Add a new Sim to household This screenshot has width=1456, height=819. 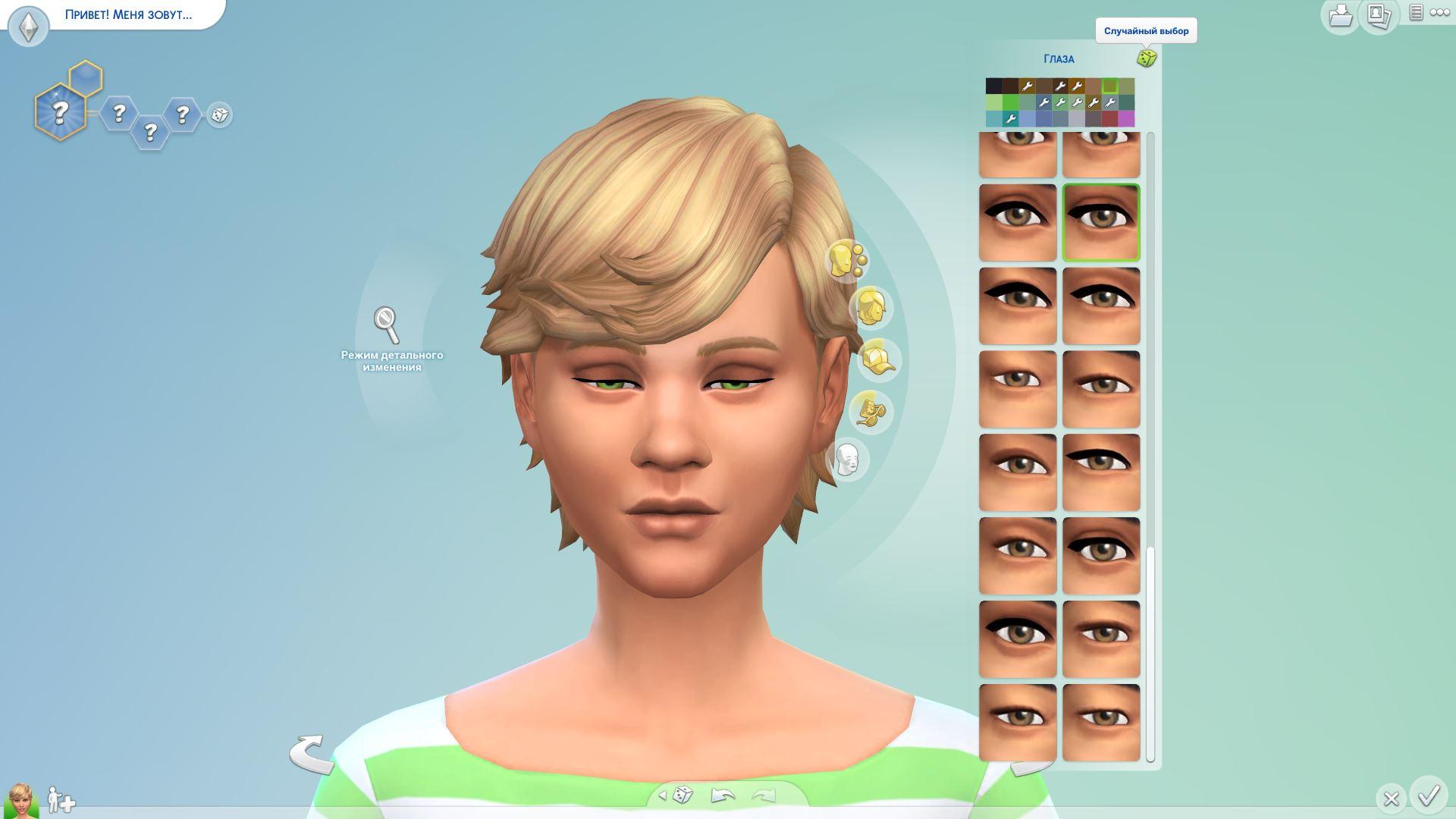[x=61, y=799]
